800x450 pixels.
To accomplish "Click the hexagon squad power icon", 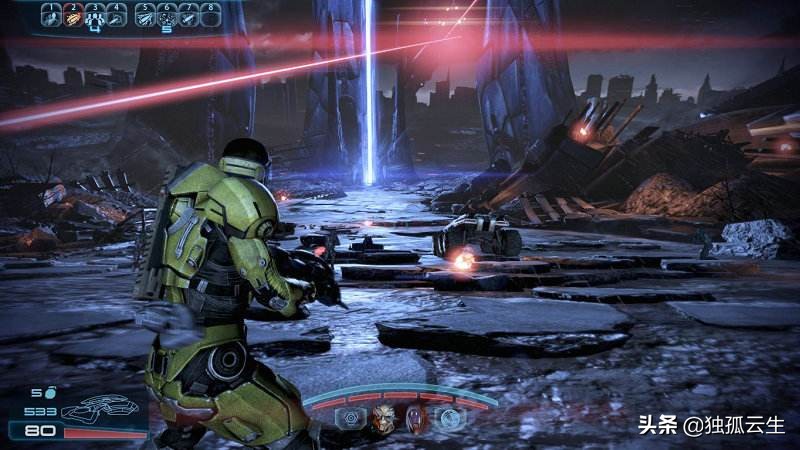I will (x=351, y=418).
